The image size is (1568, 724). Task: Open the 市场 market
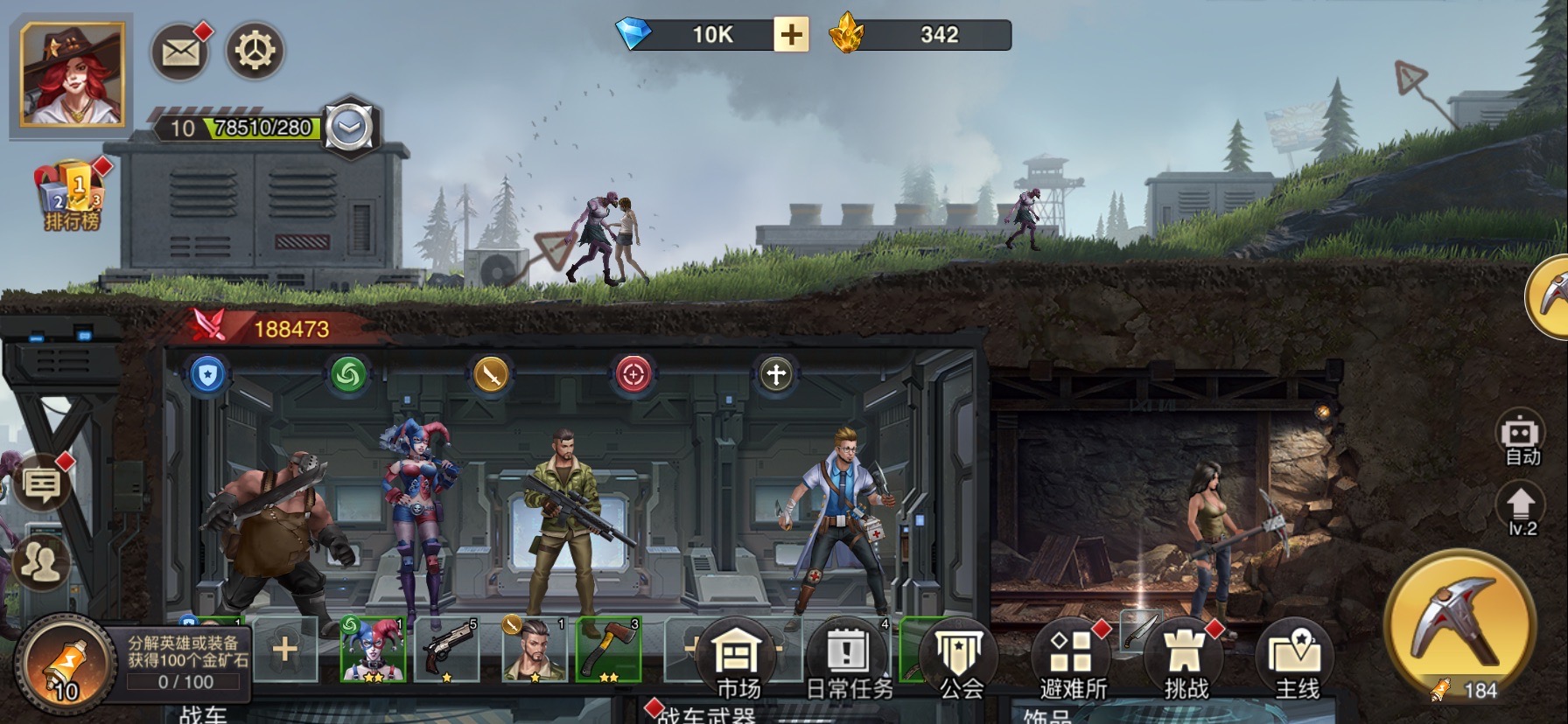coord(737,661)
